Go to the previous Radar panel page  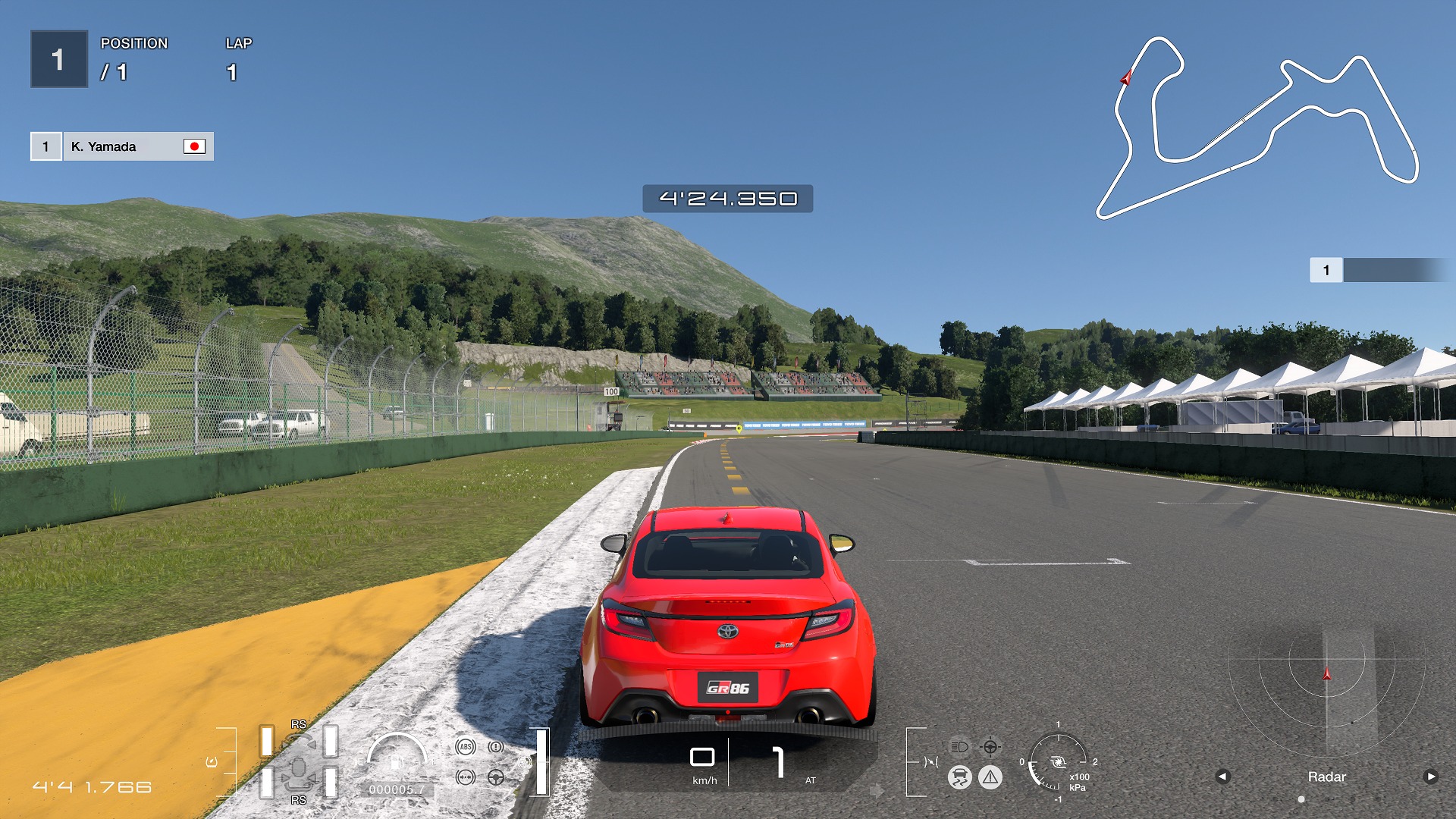(1222, 777)
